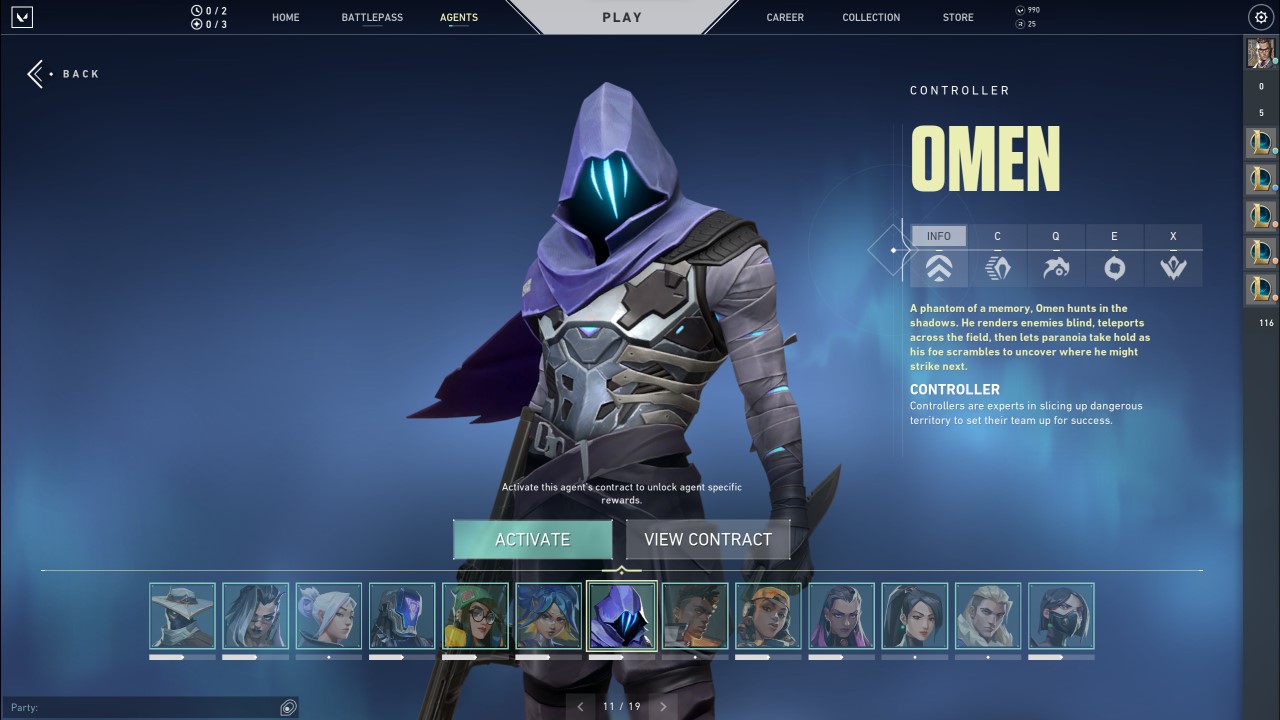The width and height of the screenshot is (1280, 720).
Task: Select Omen's Dark Cover ability icon
Action: click(1114, 267)
